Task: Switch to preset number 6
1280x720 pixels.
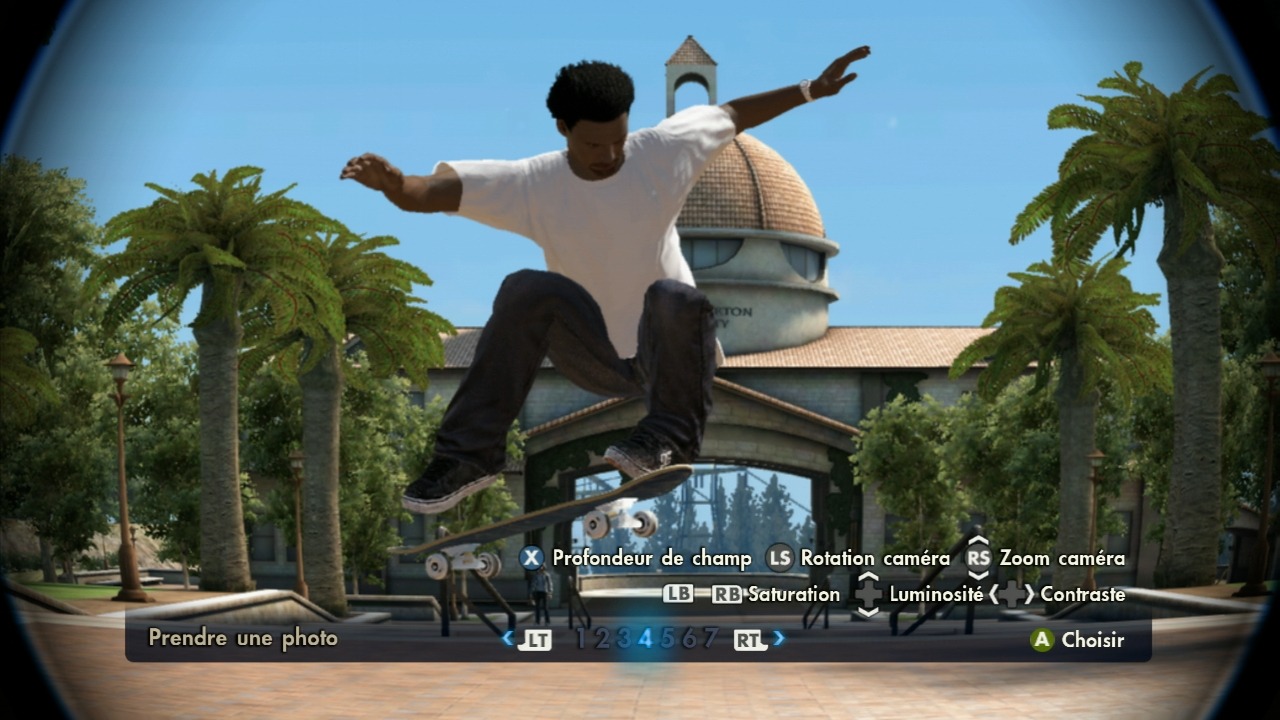Action: (688, 639)
